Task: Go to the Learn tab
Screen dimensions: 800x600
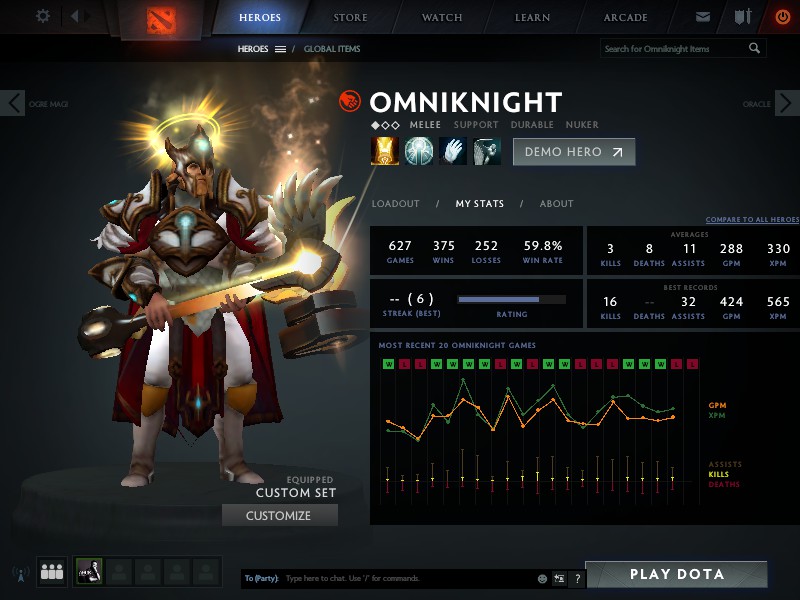Action: coord(534,17)
